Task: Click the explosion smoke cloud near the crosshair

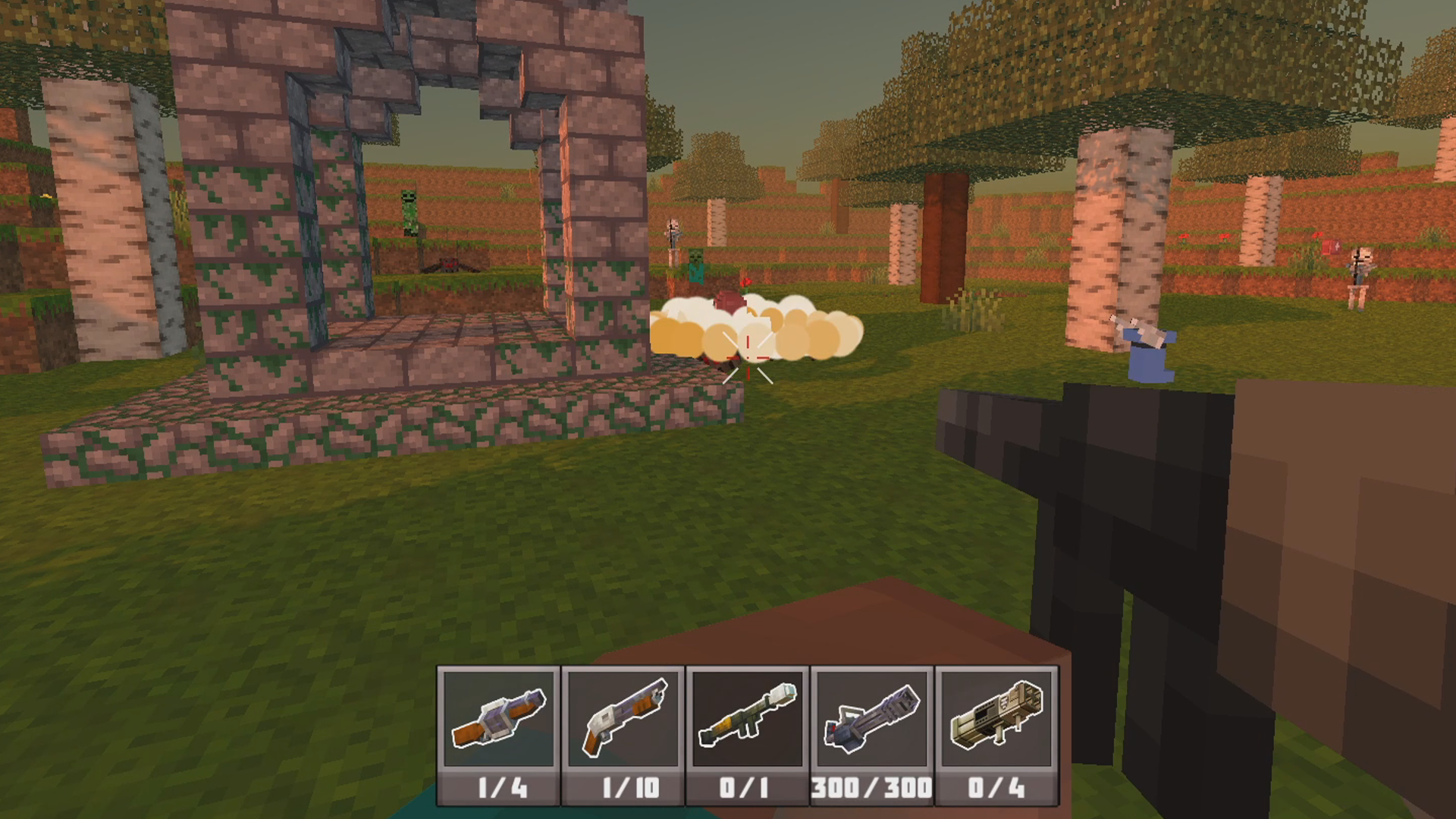Action: coord(758,334)
